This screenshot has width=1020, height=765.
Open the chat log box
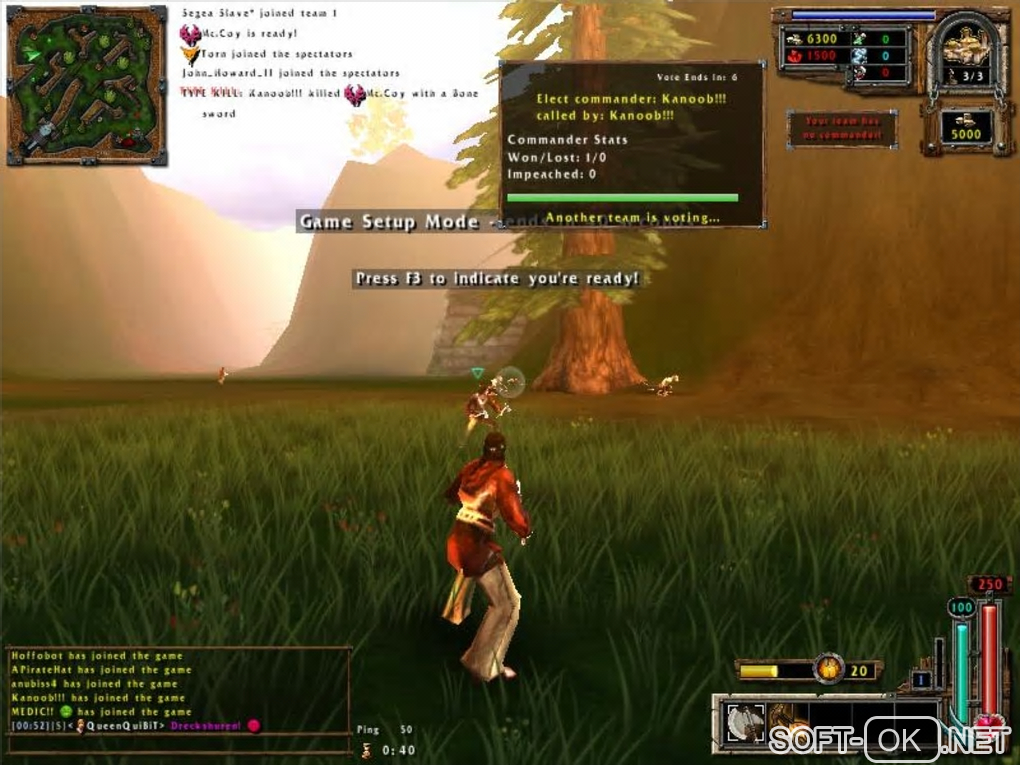[x=179, y=690]
